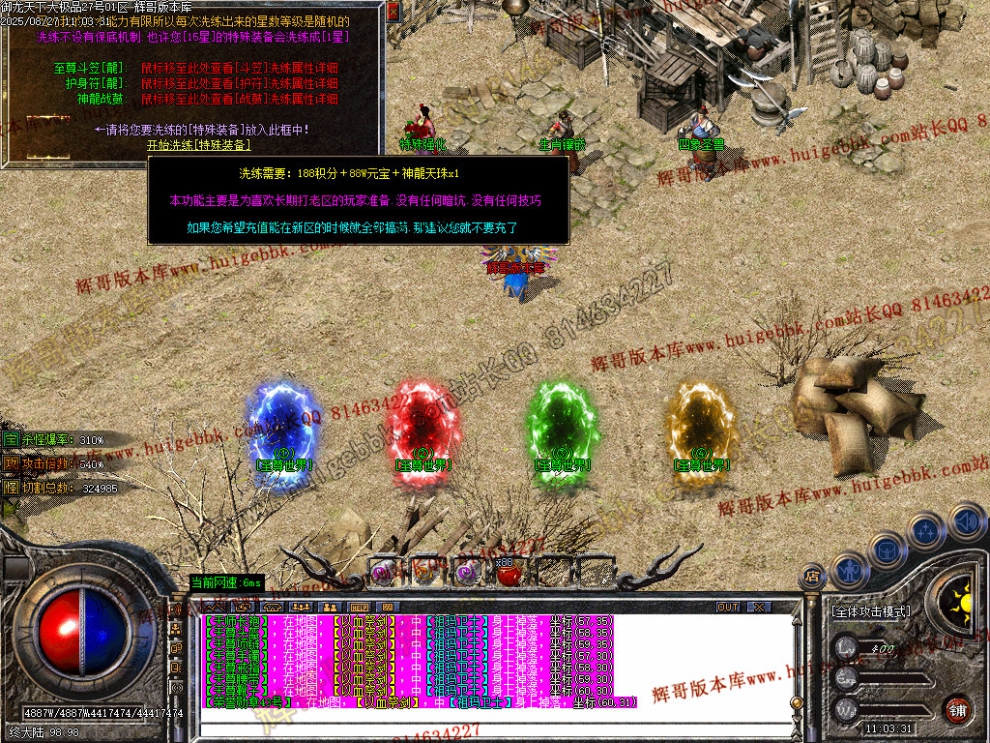Open the bag inventory round button
Viewport: 990px width, 743px height.
(886, 548)
